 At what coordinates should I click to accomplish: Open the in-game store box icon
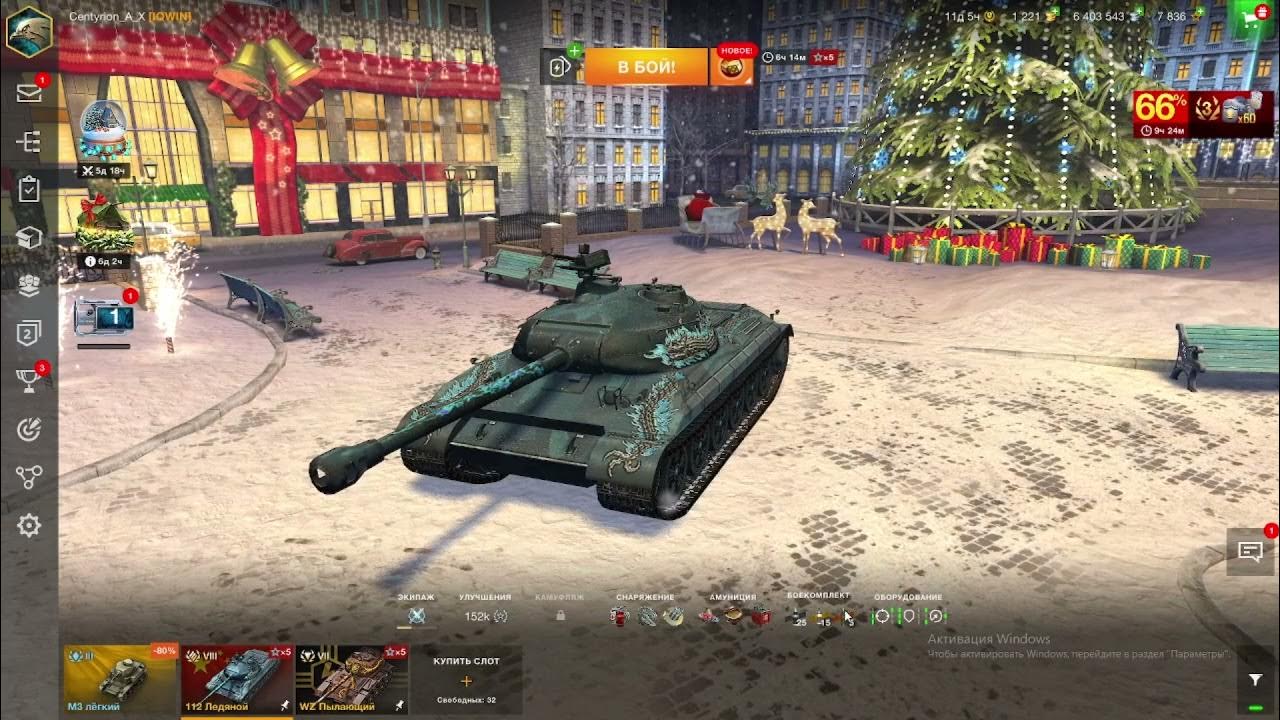pos(29,238)
